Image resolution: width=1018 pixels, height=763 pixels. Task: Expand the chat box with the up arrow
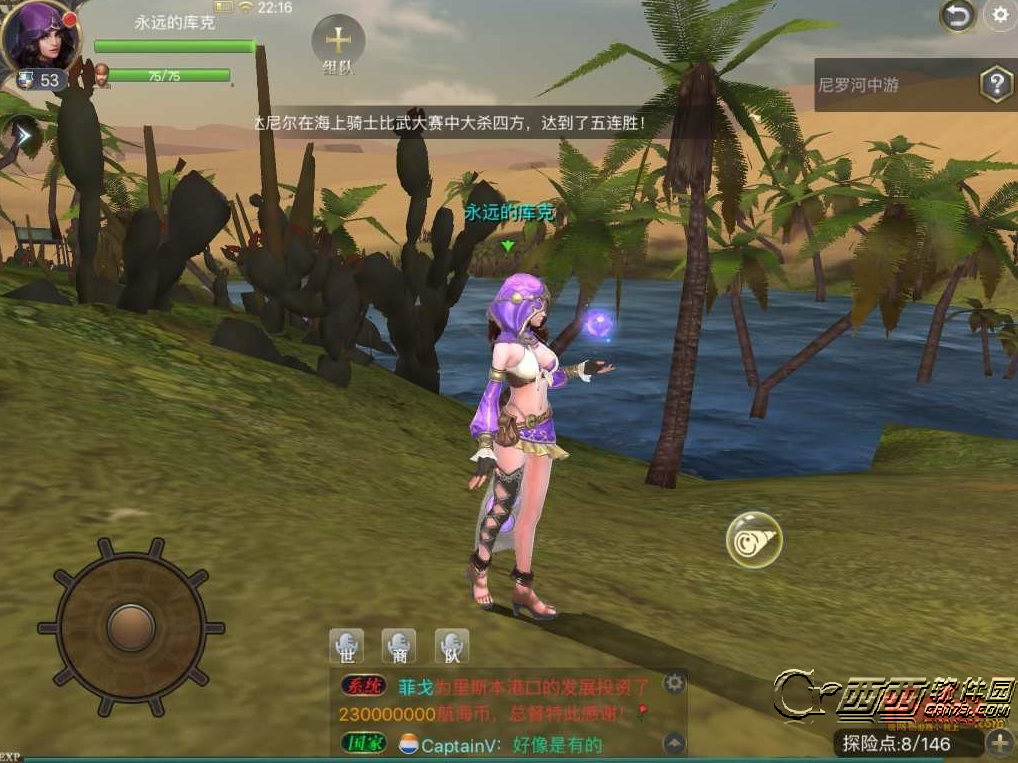pyautogui.click(x=675, y=743)
